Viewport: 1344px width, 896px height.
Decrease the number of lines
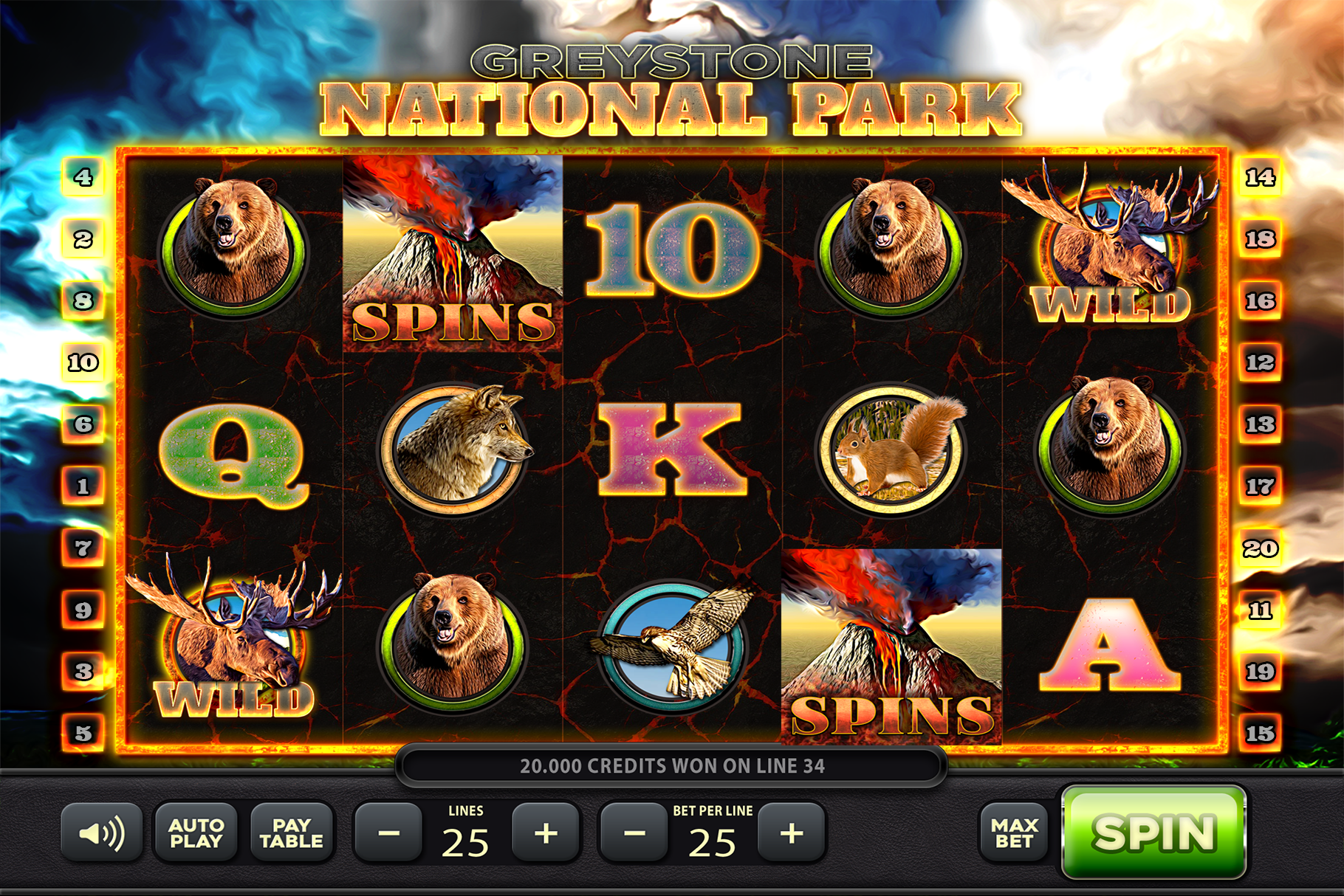click(388, 833)
